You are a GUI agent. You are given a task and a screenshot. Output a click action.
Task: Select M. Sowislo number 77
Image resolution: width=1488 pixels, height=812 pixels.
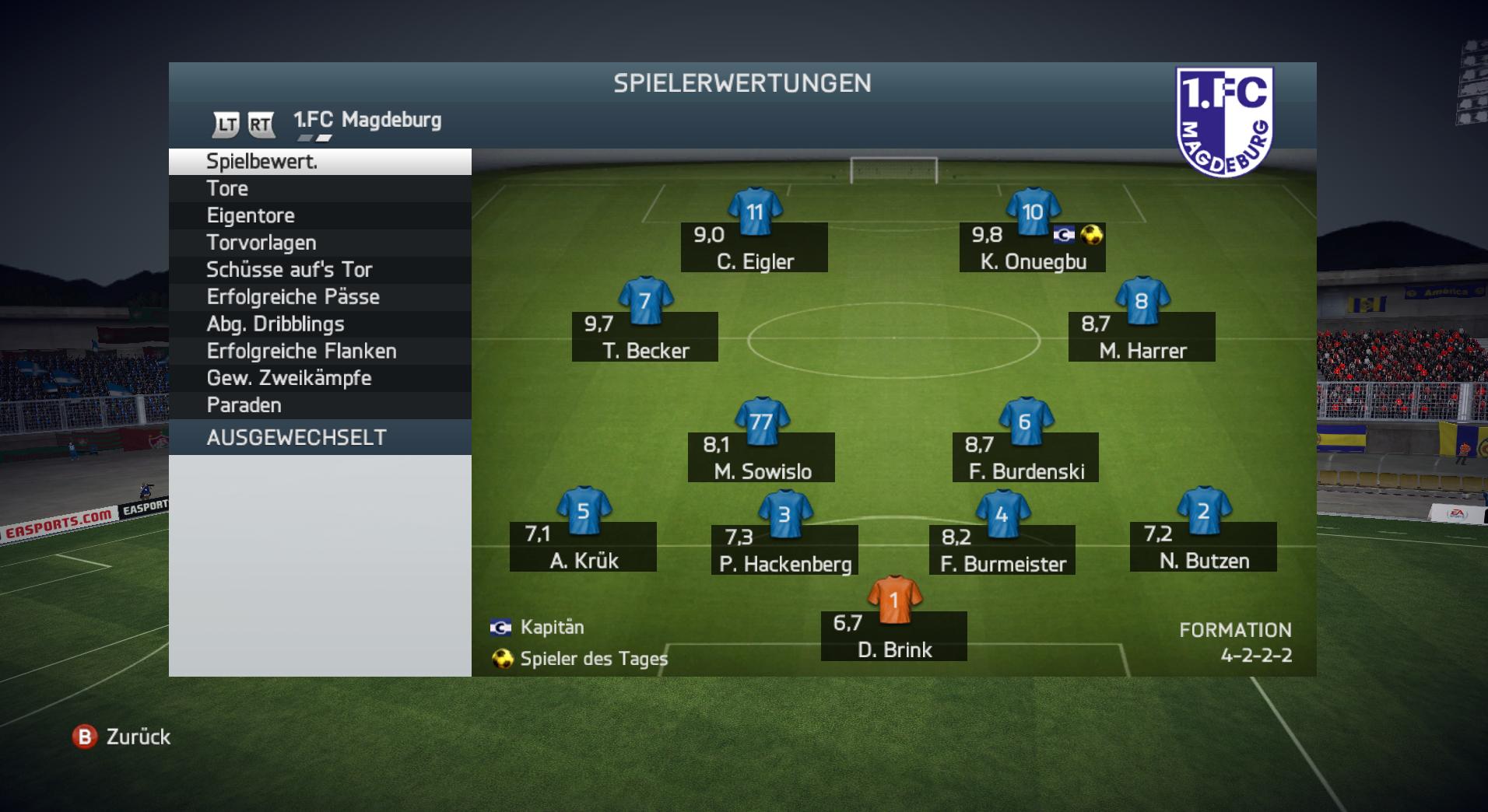(762, 457)
